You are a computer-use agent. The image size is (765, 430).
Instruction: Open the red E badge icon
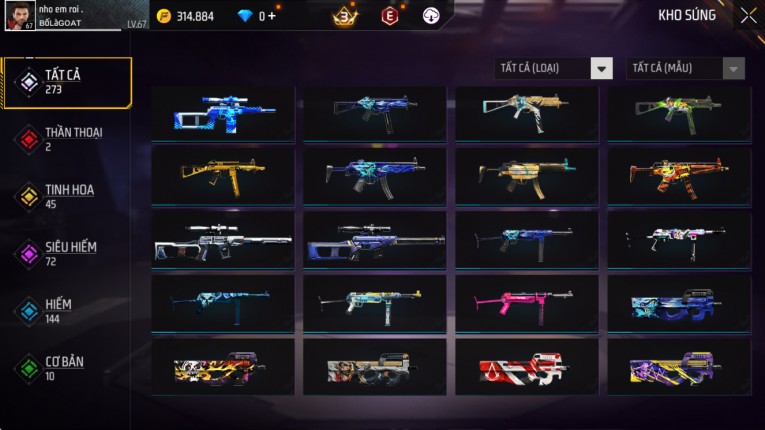click(x=390, y=16)
